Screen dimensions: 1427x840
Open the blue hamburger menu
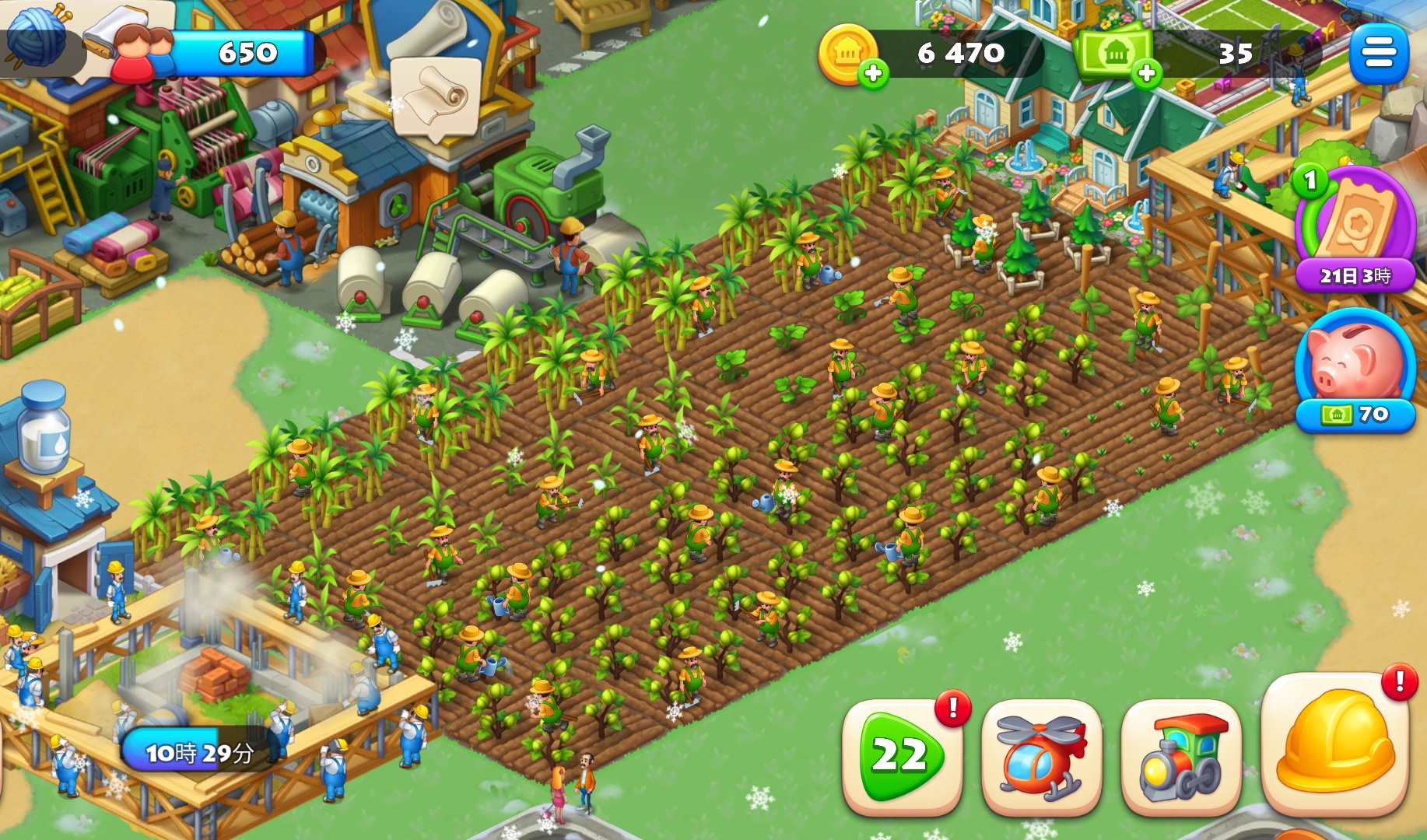pyautogui.click(x=1378, y=53)
